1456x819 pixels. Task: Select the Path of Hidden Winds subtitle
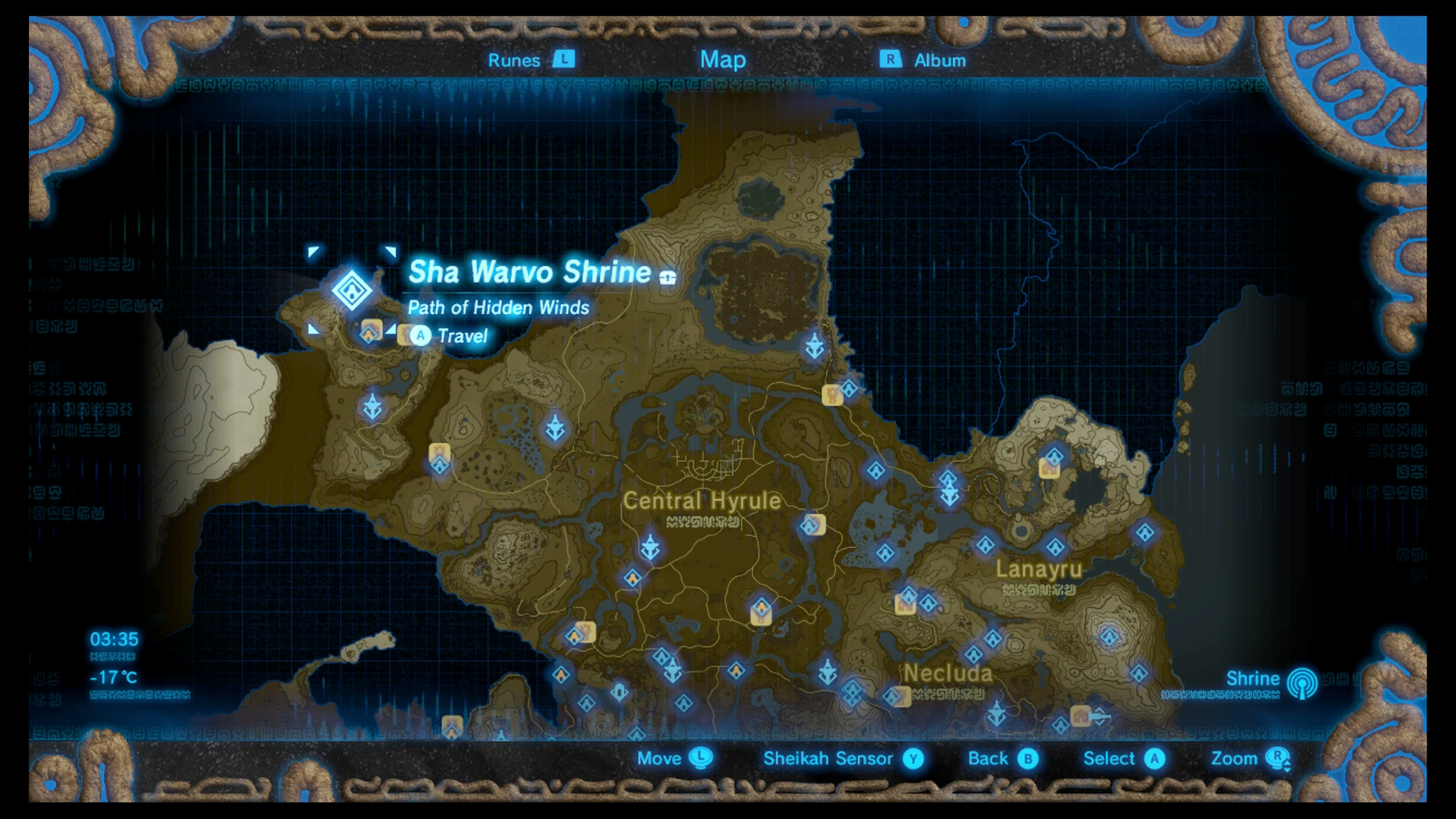[497, 308]
